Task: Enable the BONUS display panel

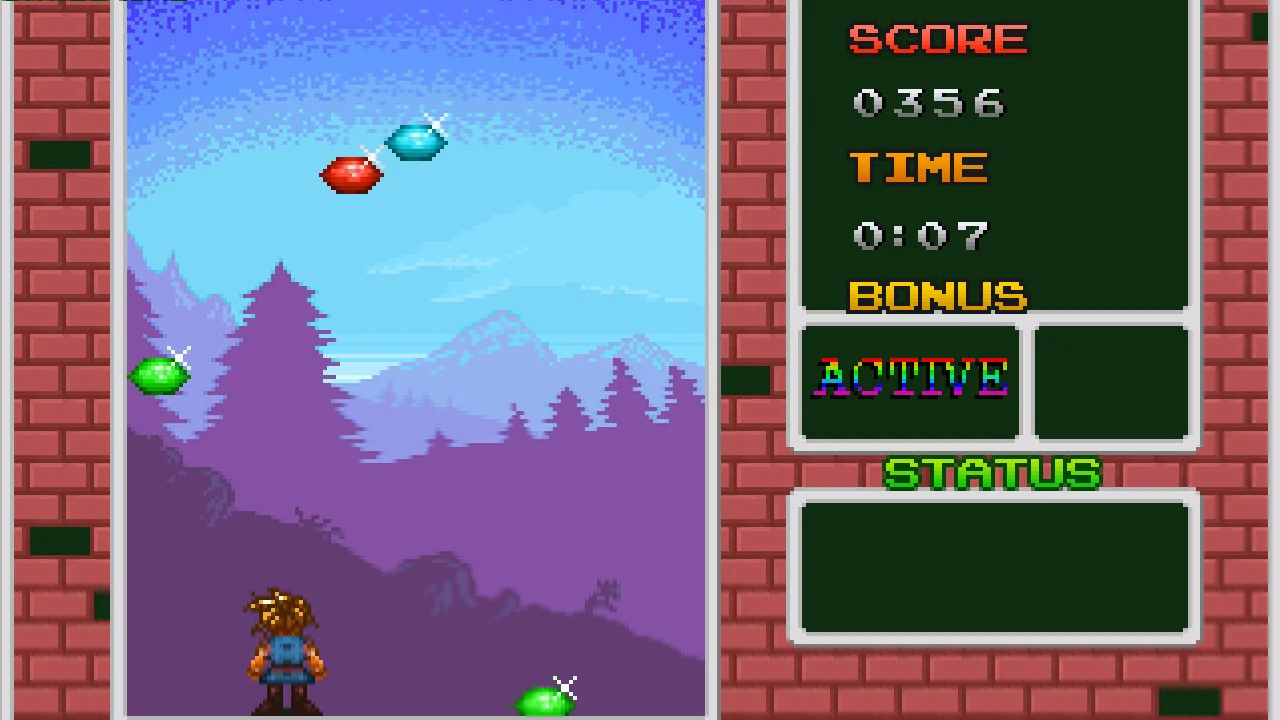Action: click(x=936, y=296)
